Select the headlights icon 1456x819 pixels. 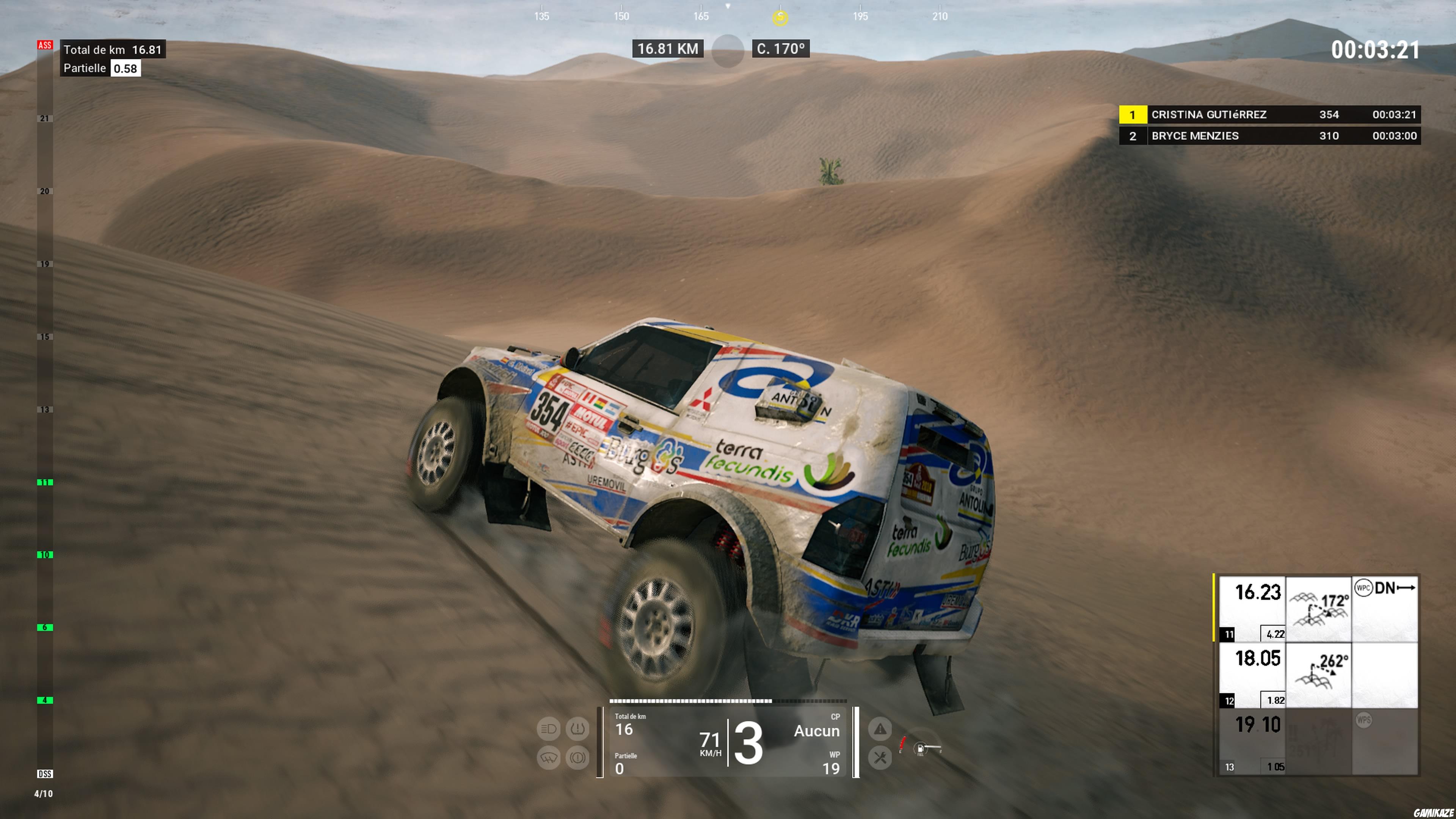(x=548, y=728)
